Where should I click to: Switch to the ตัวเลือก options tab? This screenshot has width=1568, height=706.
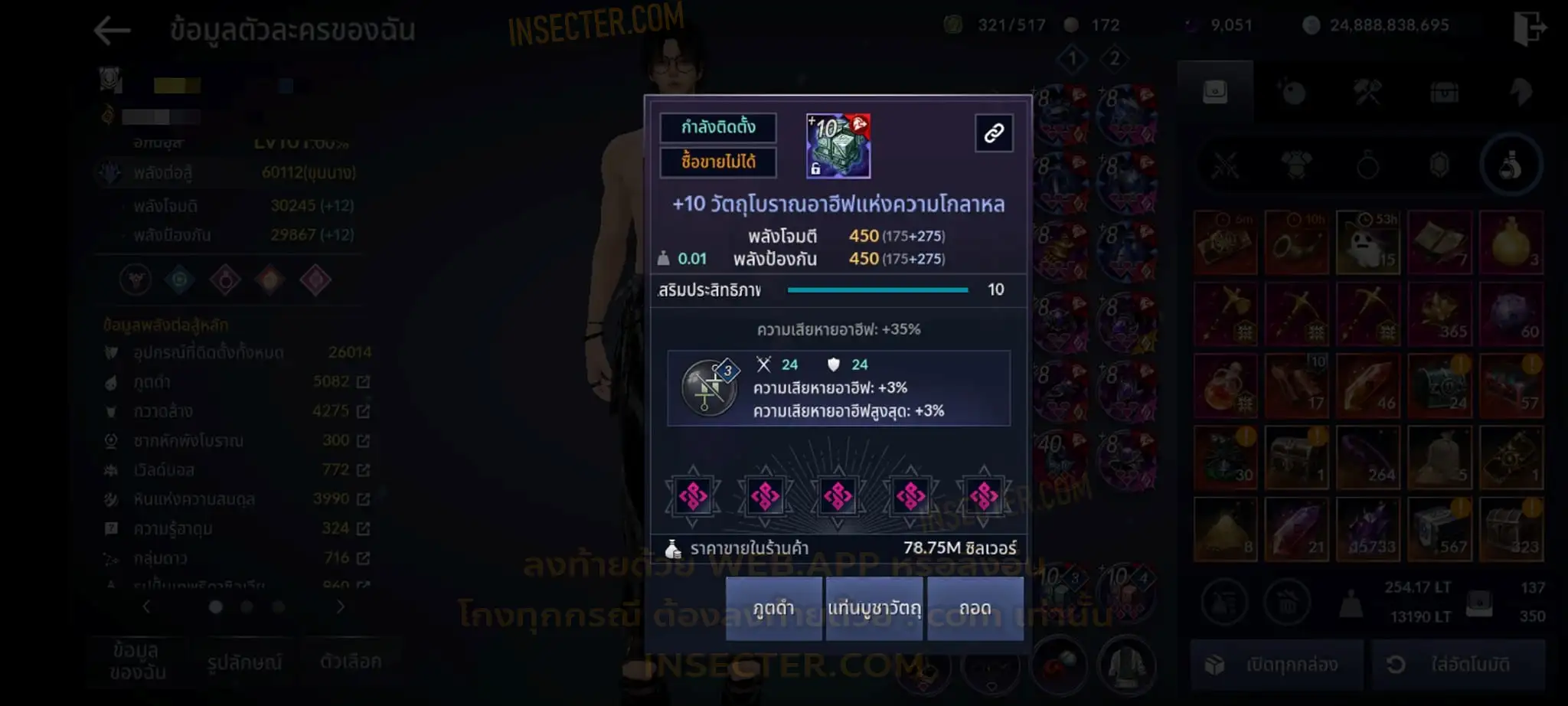351,661
